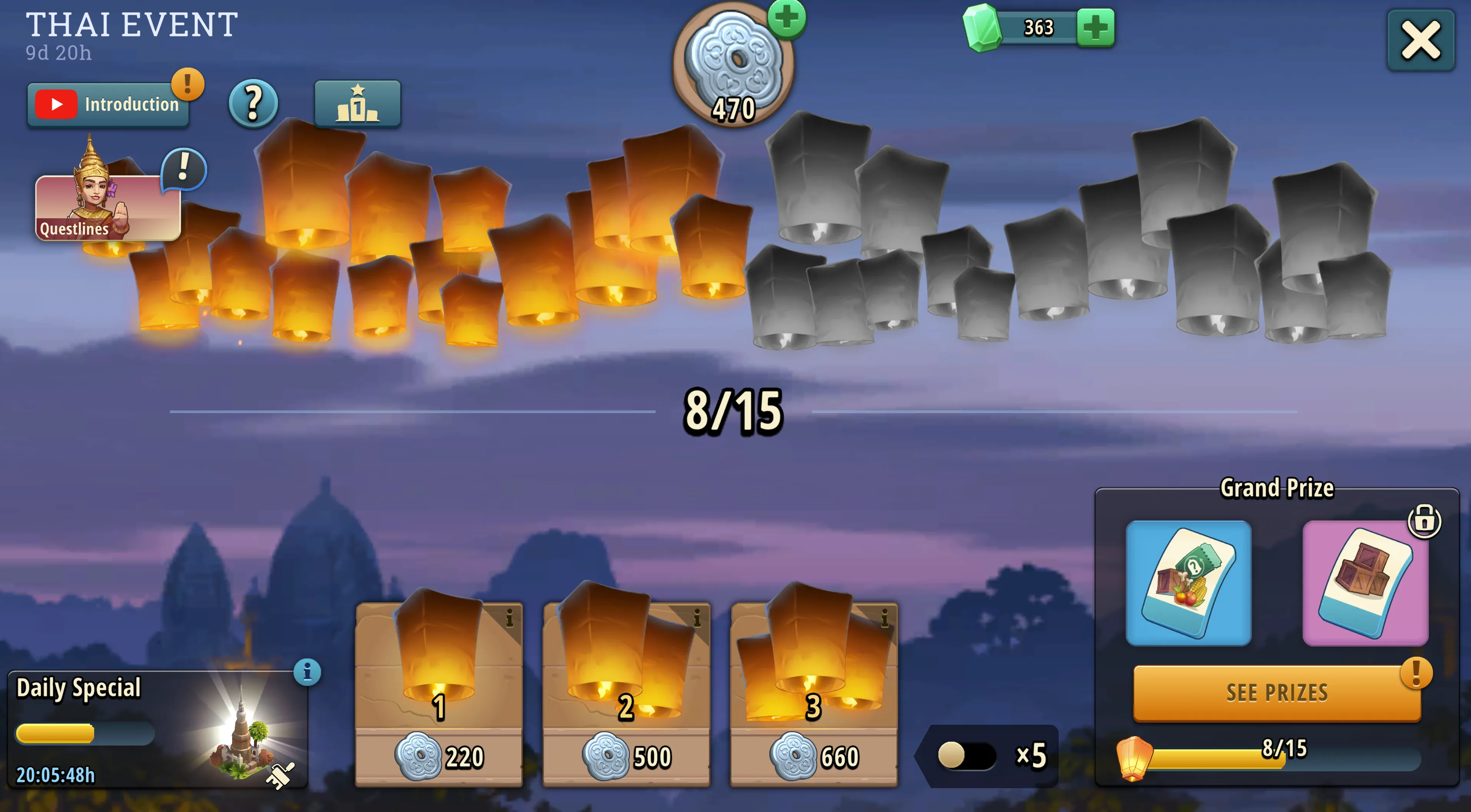Open the event leaderboard rankings
The width and height of the screenshot is (1471, 812).
pos(357,103)
